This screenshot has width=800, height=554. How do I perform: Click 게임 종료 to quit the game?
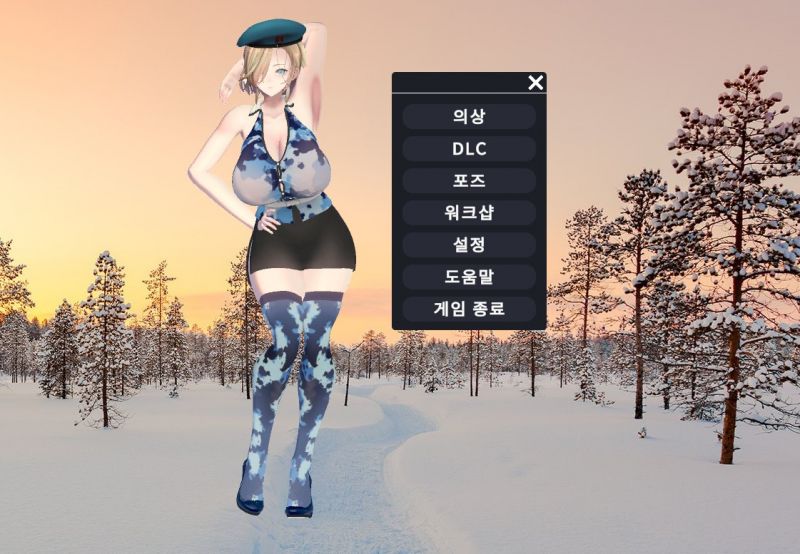468,309
